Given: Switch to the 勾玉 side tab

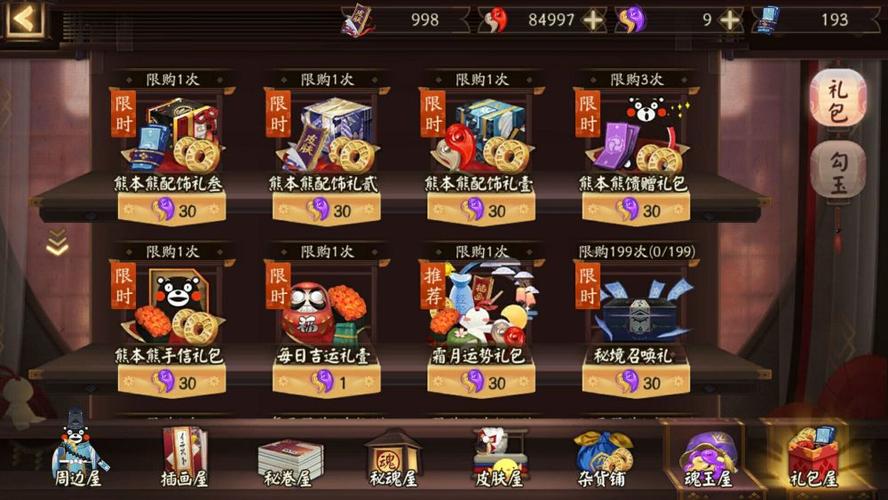Looking at the screenshot, I should point(837,171).
